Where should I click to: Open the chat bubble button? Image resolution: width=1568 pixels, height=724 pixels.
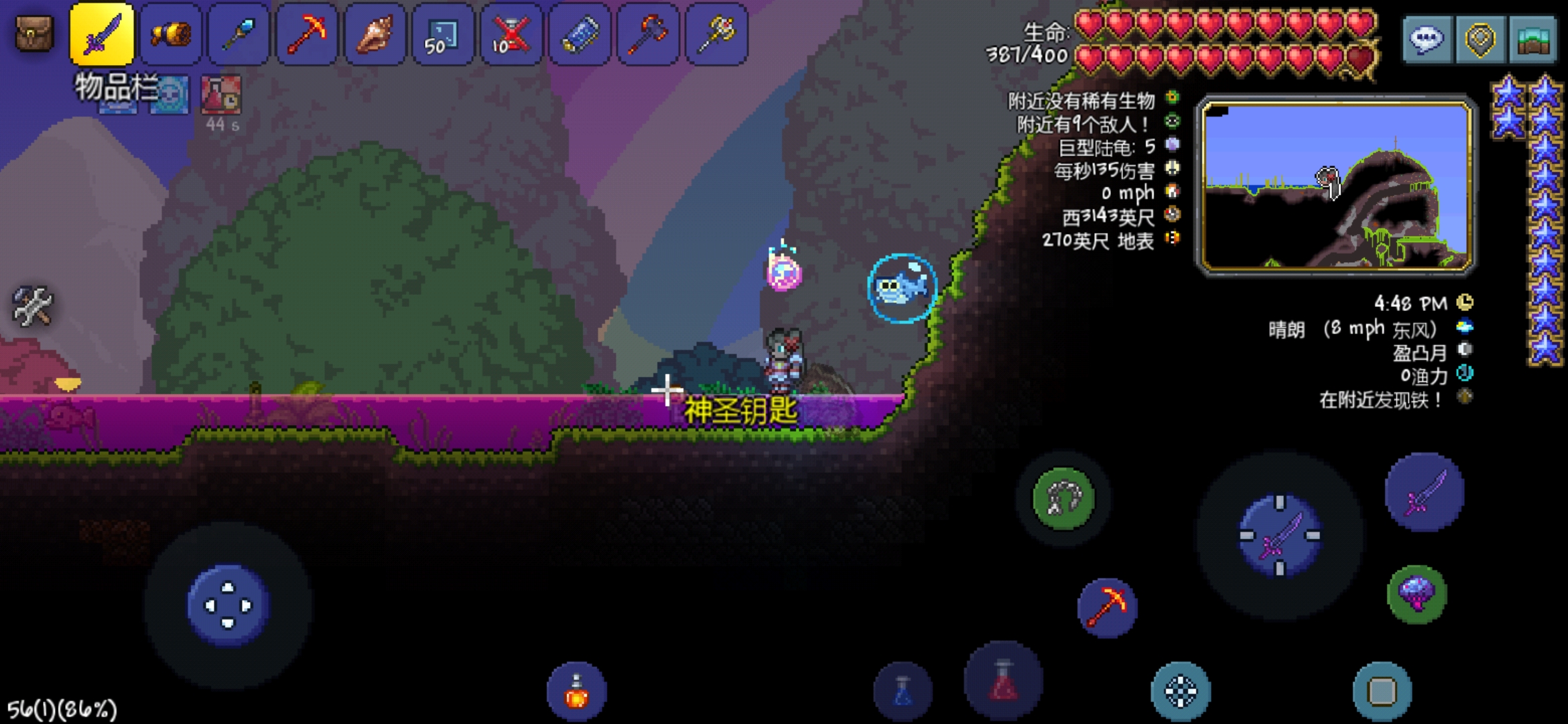click(1427, 40)
